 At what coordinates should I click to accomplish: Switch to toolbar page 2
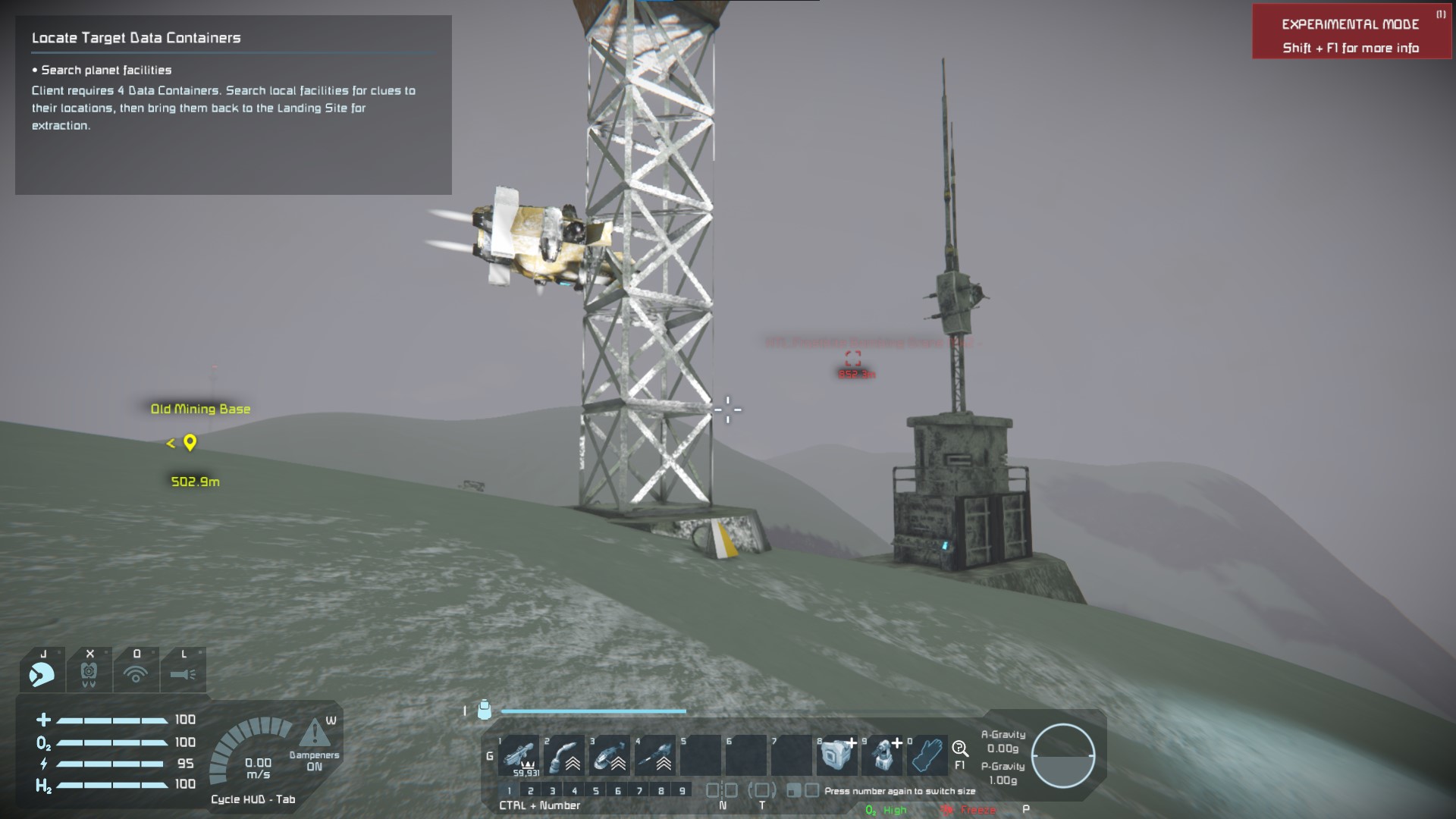[531, 791]
